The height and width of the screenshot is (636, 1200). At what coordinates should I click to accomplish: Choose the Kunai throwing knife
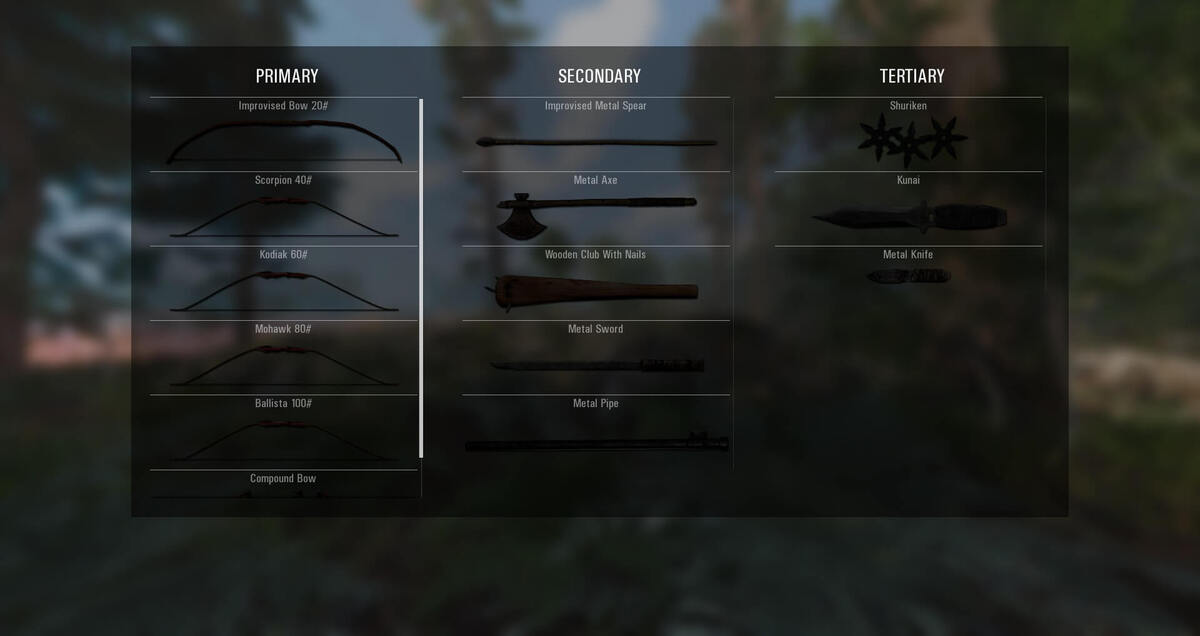(908, 210)
